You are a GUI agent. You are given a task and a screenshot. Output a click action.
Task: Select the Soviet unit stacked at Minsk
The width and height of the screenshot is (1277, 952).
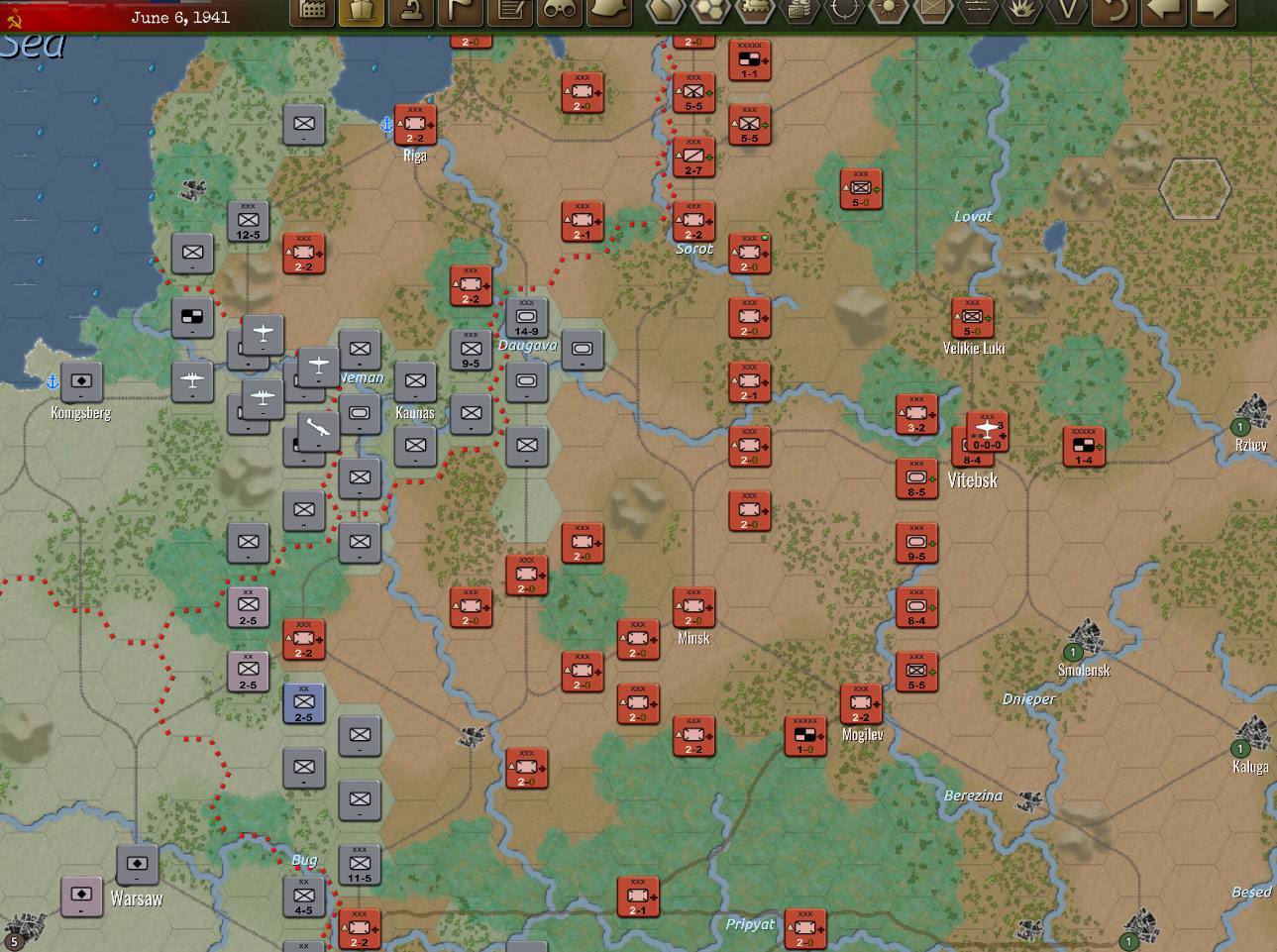click(x=693, y=606)
